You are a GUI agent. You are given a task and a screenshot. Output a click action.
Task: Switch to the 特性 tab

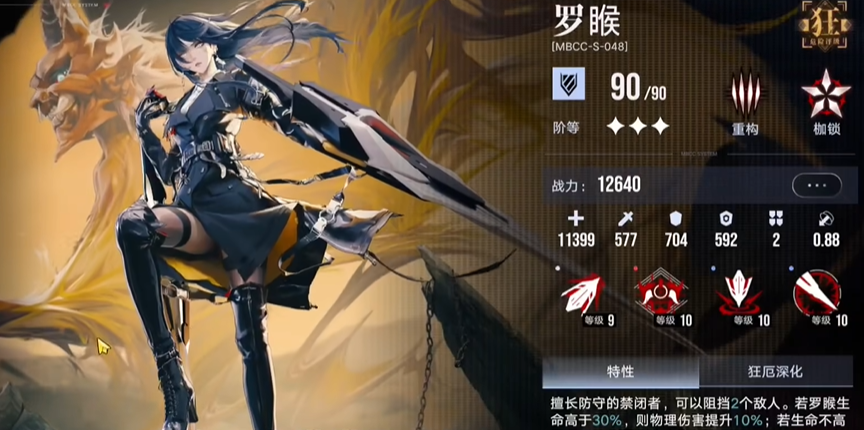(620, 372)
